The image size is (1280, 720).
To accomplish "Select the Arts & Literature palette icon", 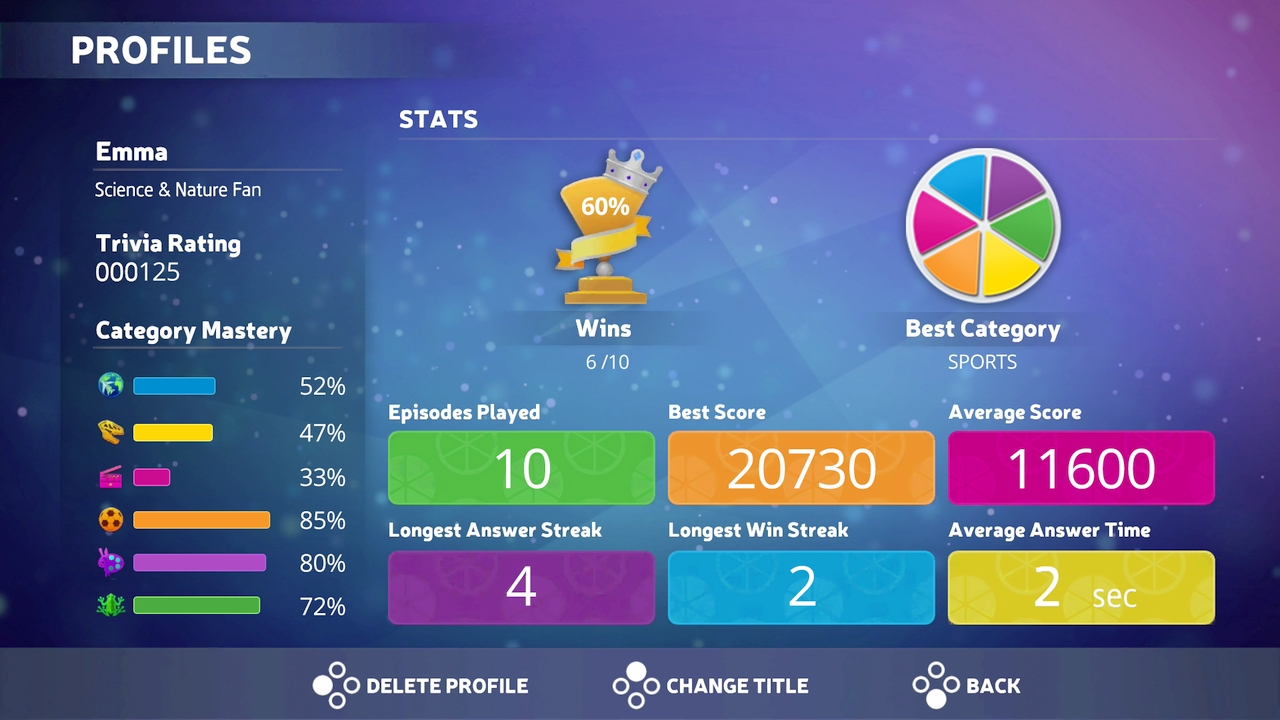I will pyautogui.click(x=110, y=563).
